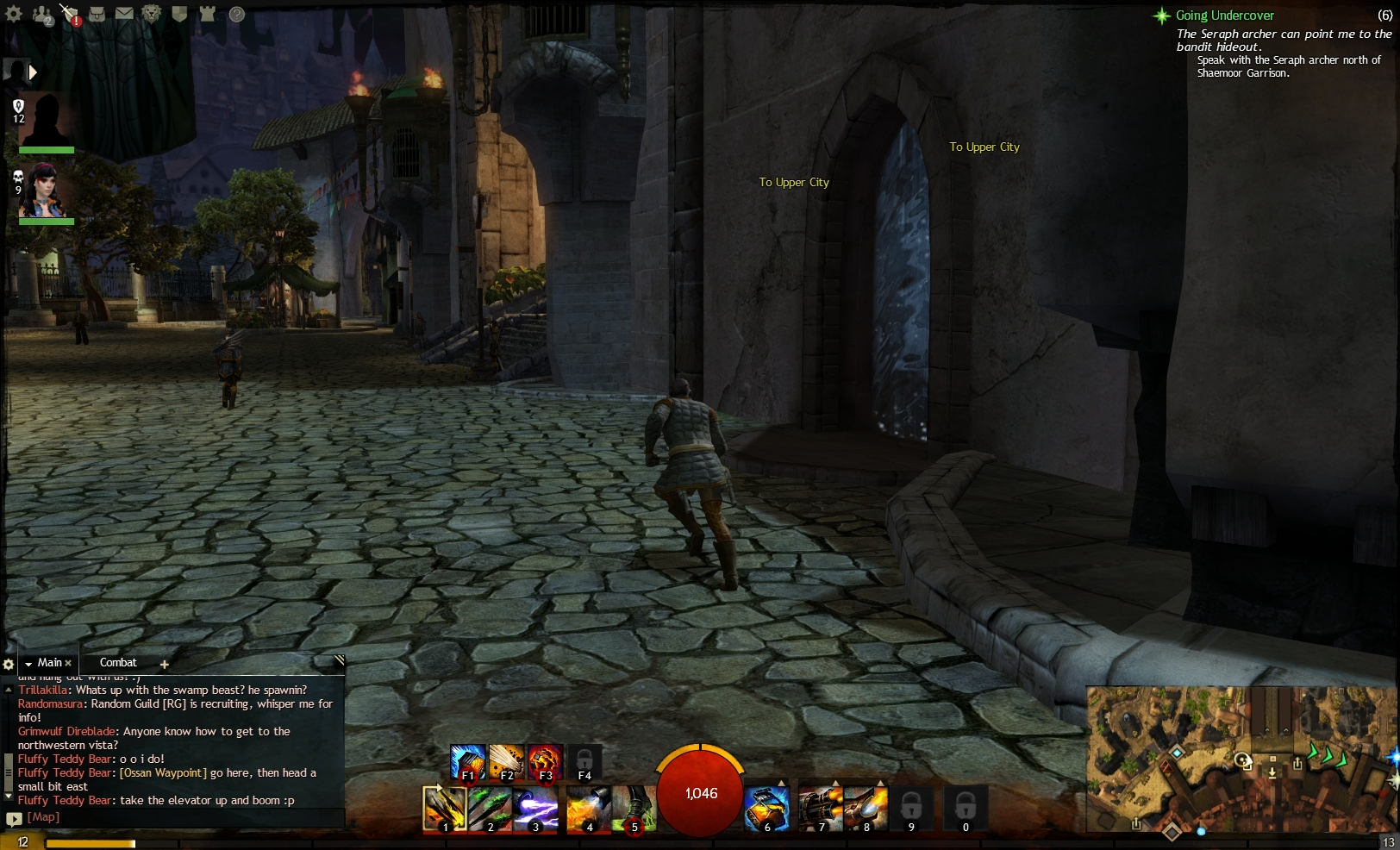Open the Black Lion Trading Company lion icon
Screen dimensions: 1400x850
click(x=151, y=13)
